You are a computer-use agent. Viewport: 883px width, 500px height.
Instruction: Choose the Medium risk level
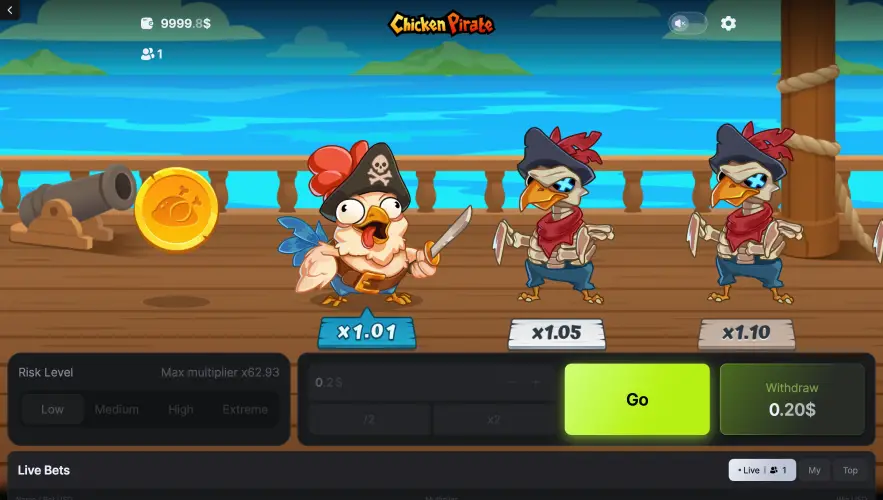pyautogui.click(x=116, y=409)
